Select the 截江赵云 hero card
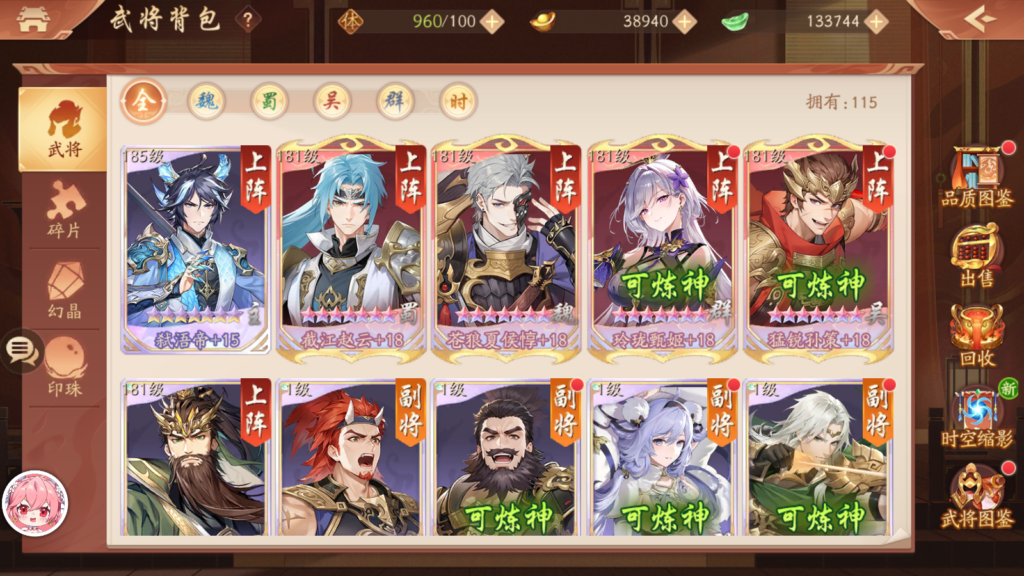This screenshot has height=576, width=1024. (352, 246)
